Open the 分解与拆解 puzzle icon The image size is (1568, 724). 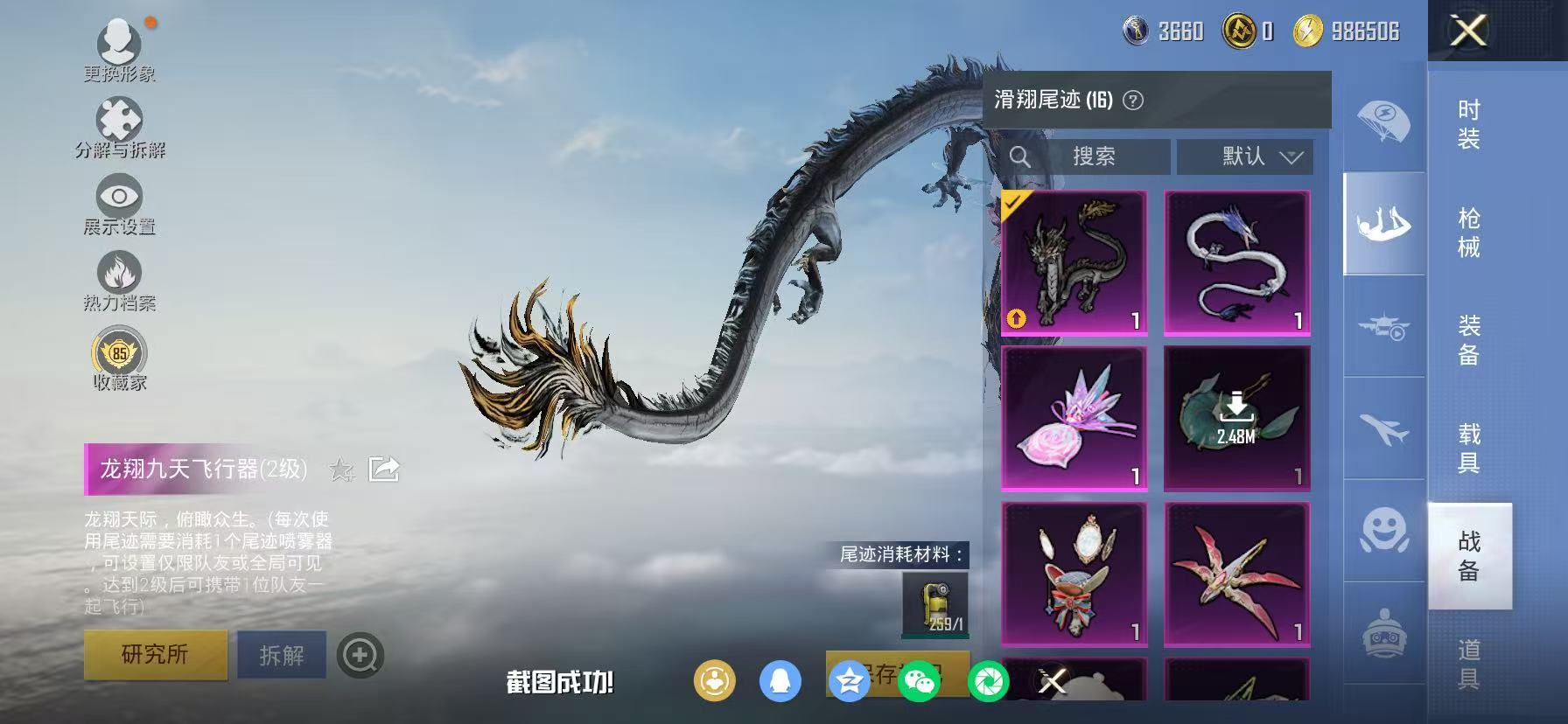pos(120,116)
